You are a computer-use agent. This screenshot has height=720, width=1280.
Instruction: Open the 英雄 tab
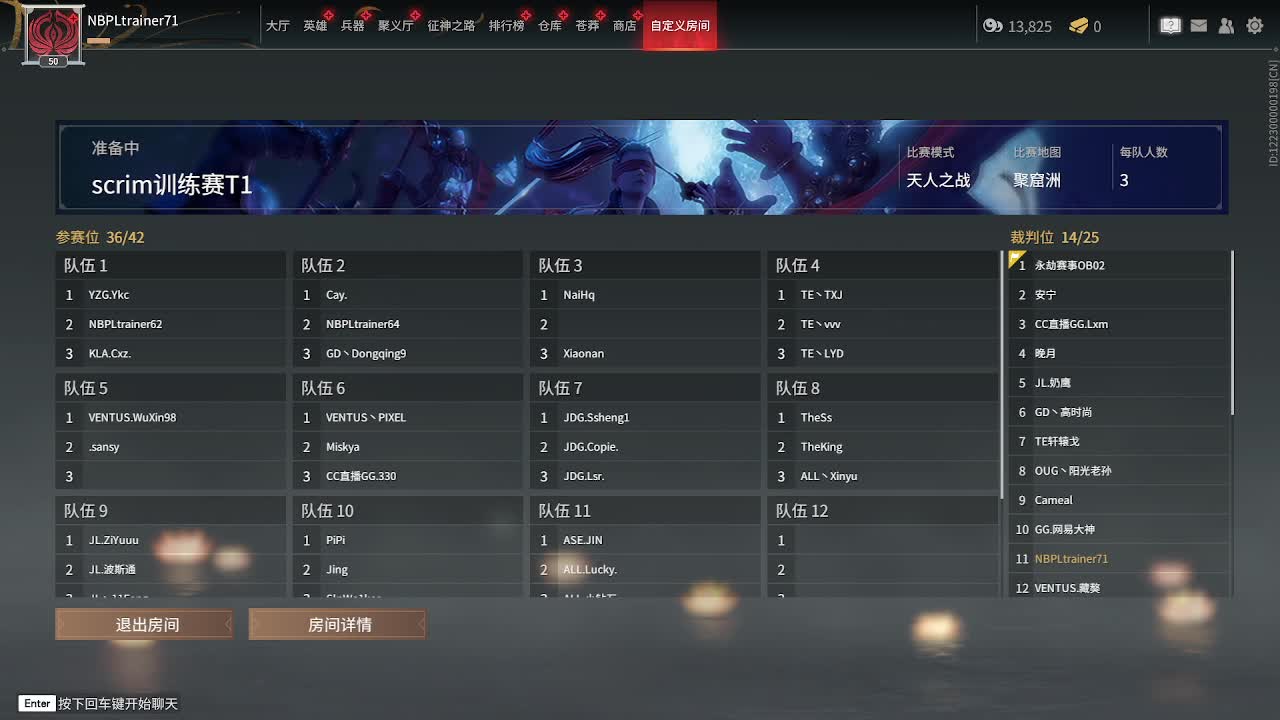point(315,27)
